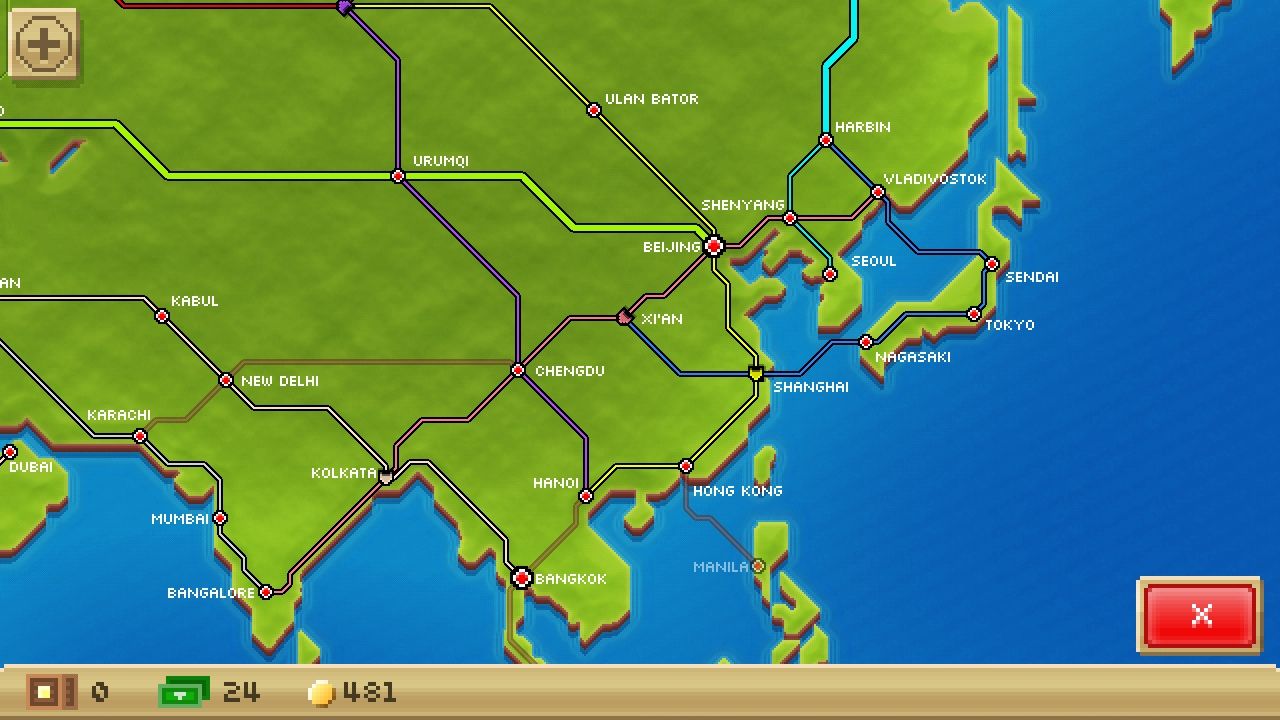1280x720 pixels.
Task: Click the Urumqi junction marker
Action: [x=397, y=176]
